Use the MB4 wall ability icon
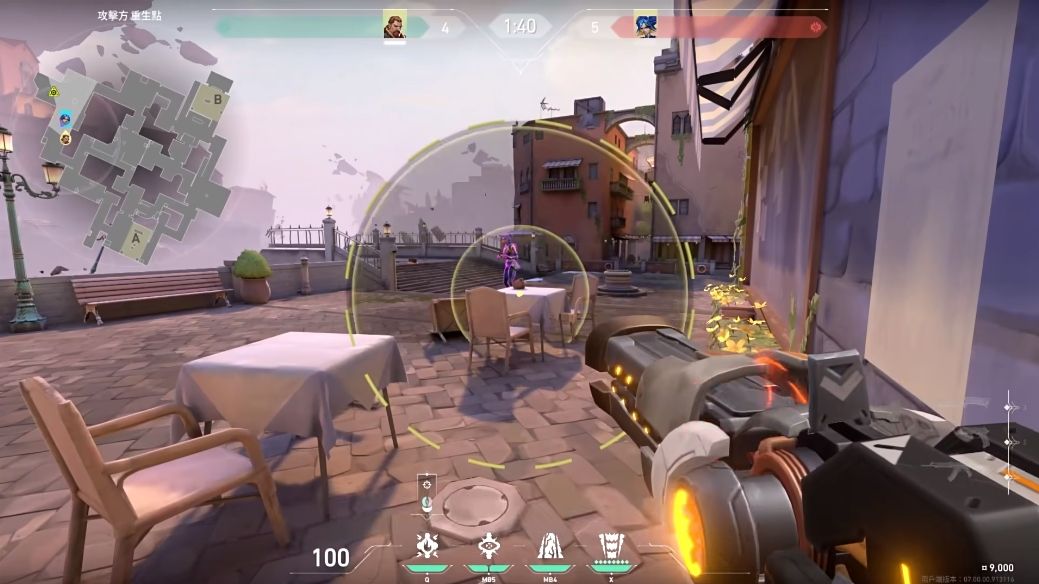Image resolution: width=1039 pixels, height=584 pixels. [548, 546]
